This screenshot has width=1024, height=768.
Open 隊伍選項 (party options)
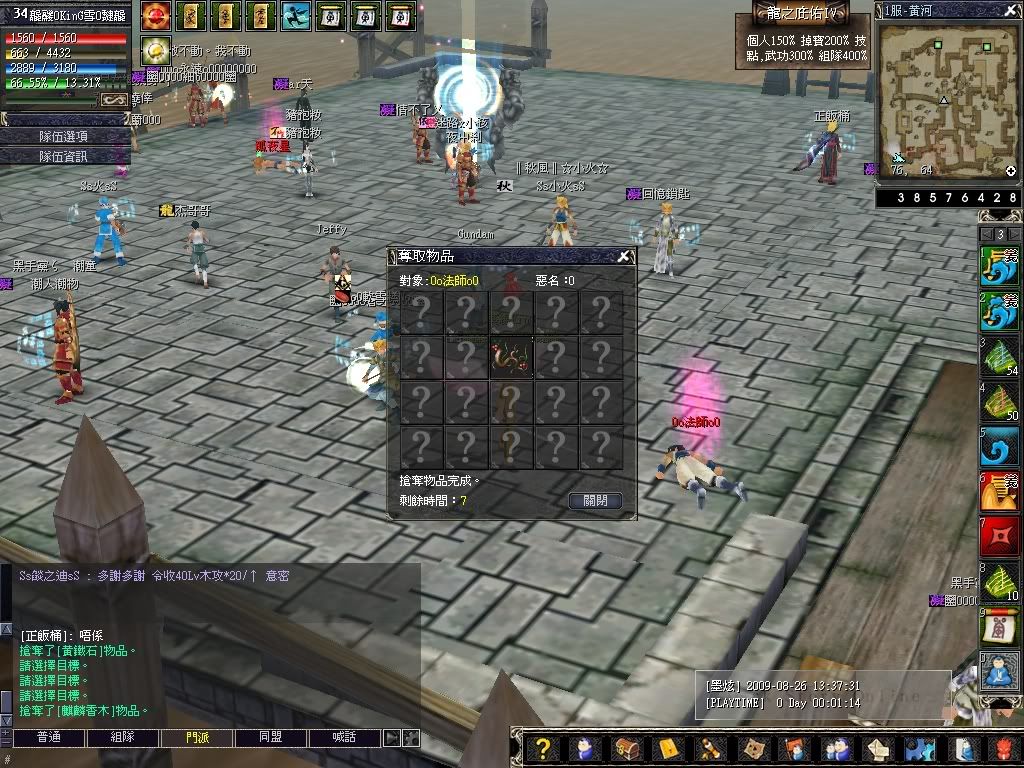coord(63,136)
